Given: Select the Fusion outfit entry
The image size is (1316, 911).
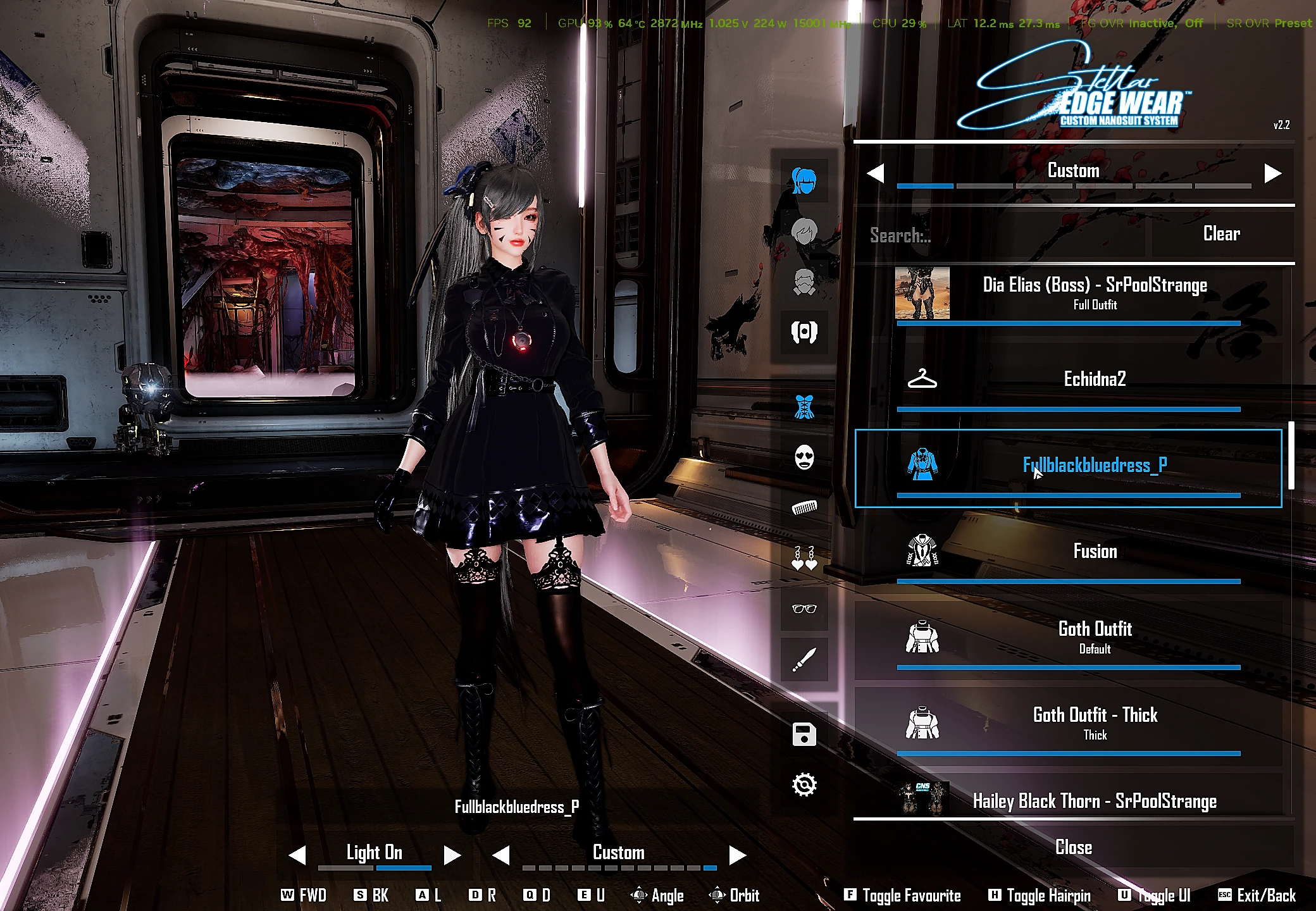Looking at the screenshot, I should tap(1095, 551).
